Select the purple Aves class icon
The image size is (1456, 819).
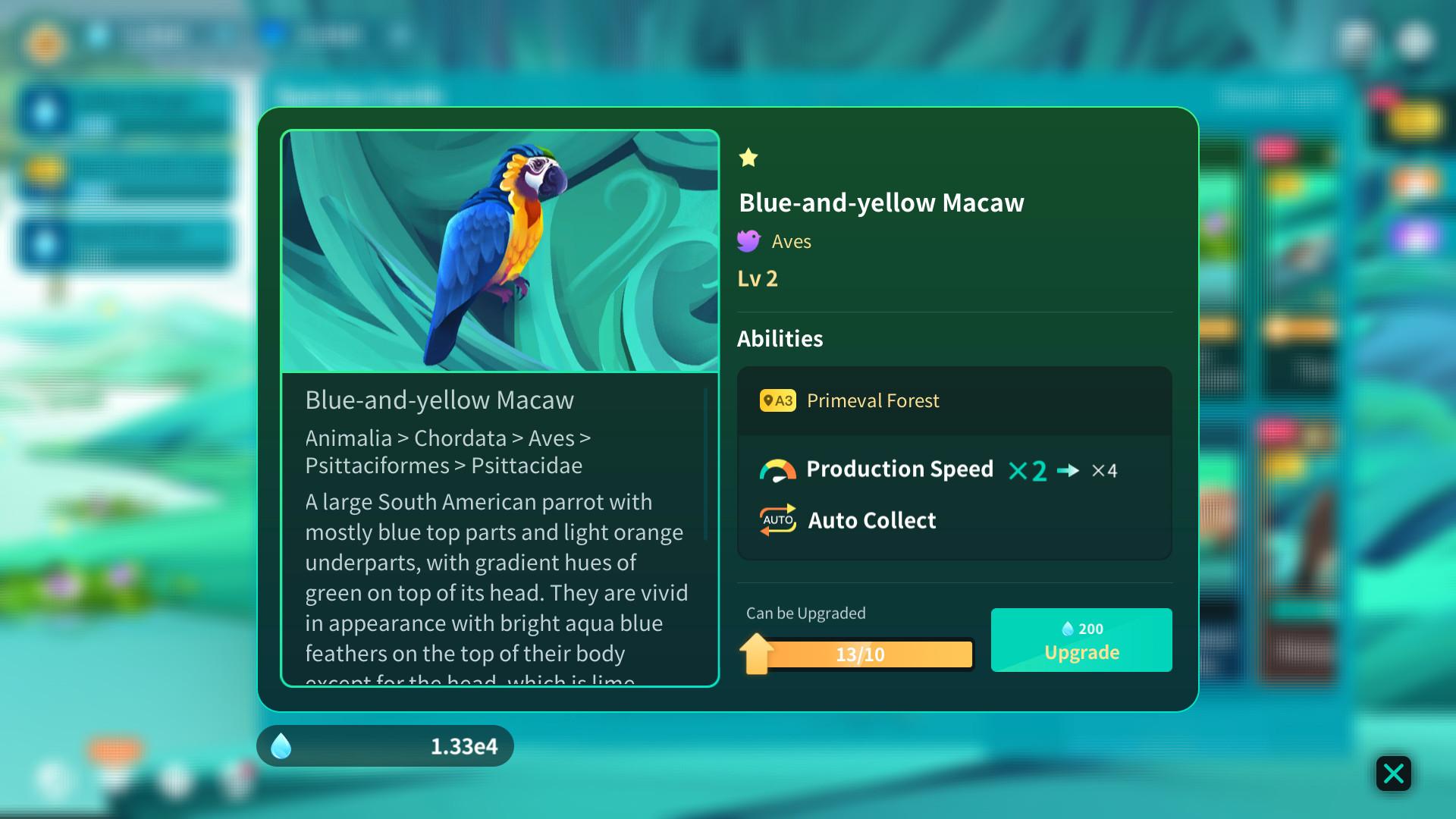click(x=748, y=240)
